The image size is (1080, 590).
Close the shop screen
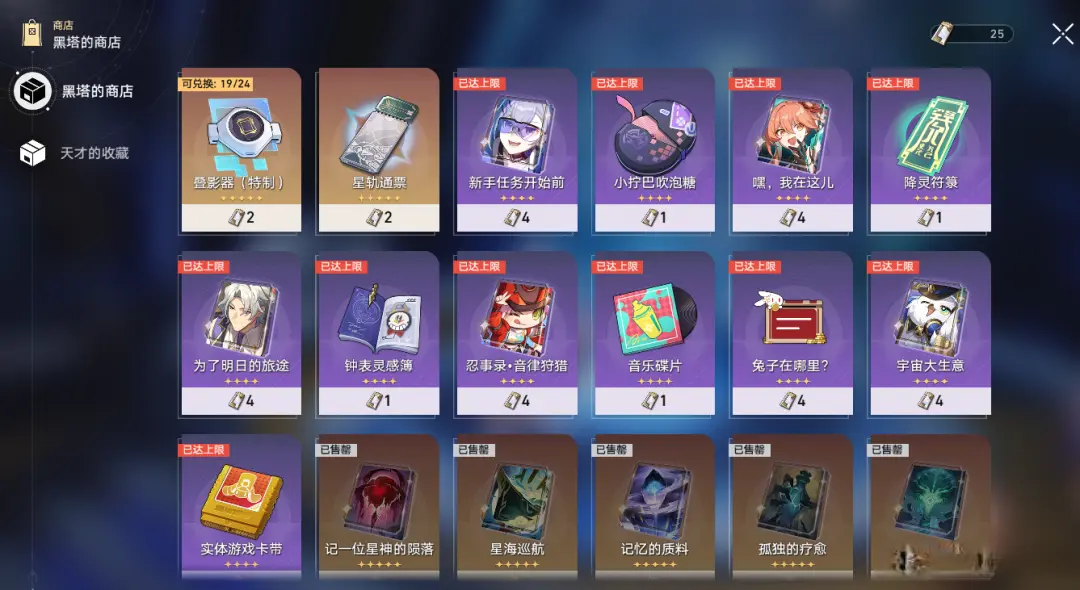click(1062, 34)
